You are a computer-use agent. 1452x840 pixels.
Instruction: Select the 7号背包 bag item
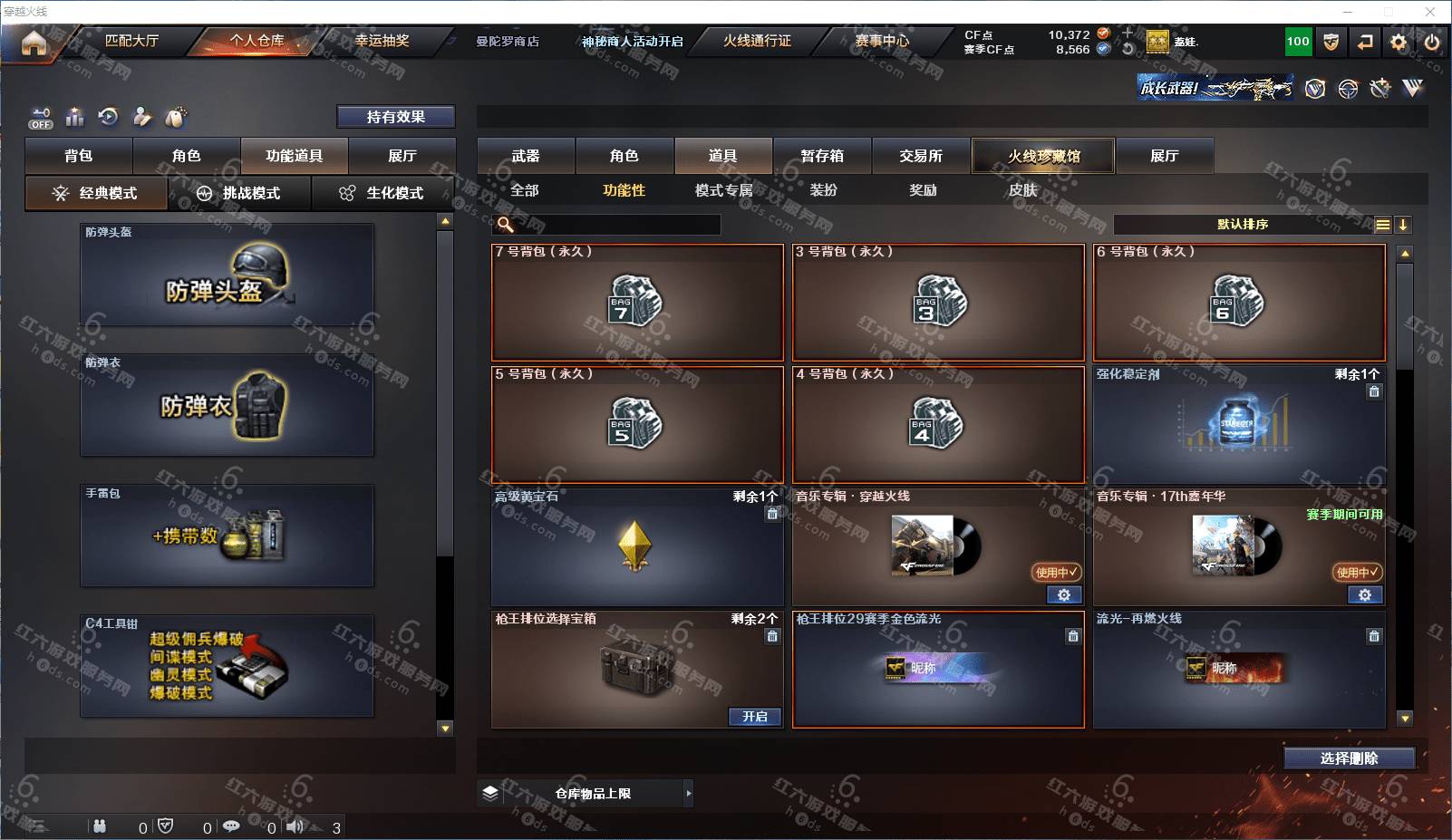(x=637, y=303)
